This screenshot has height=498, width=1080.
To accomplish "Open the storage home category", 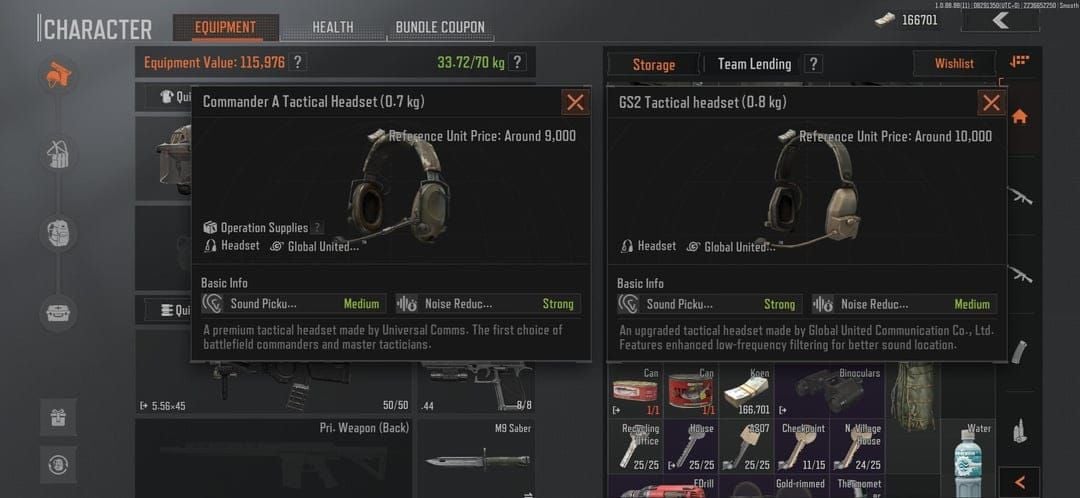I will (1020, 116).
